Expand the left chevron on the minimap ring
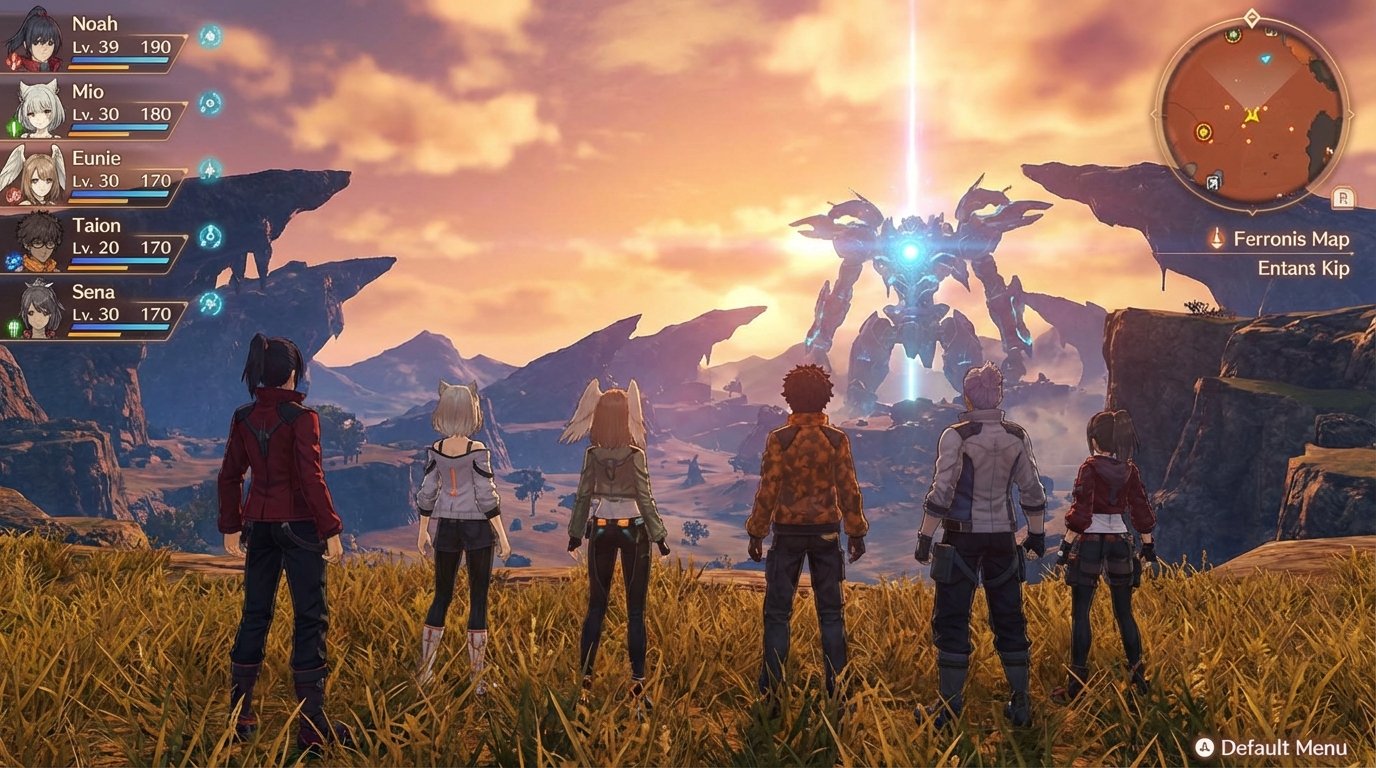 pos(1153,113)
